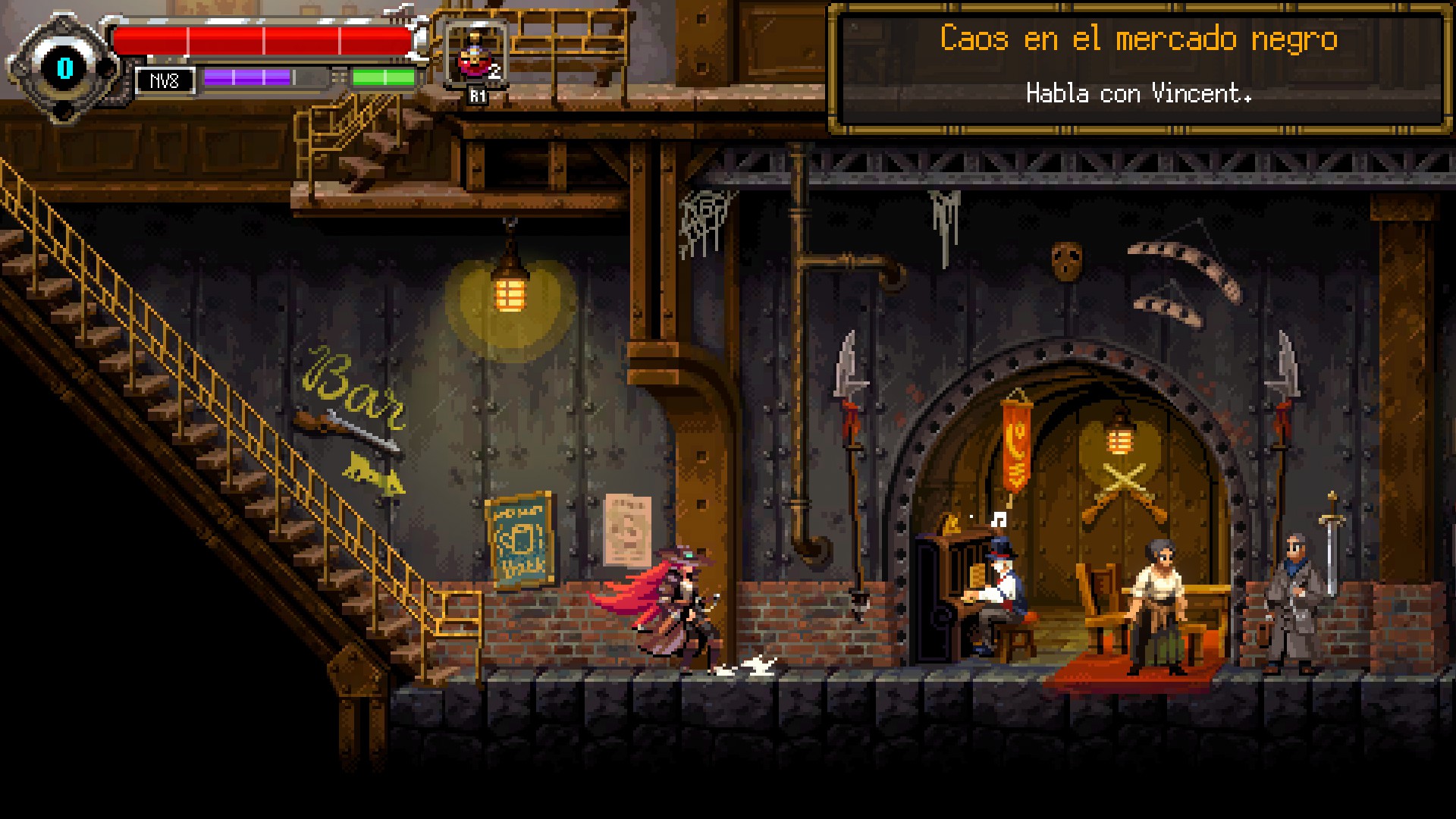Select the red health potion slot

tap(475, 57)
